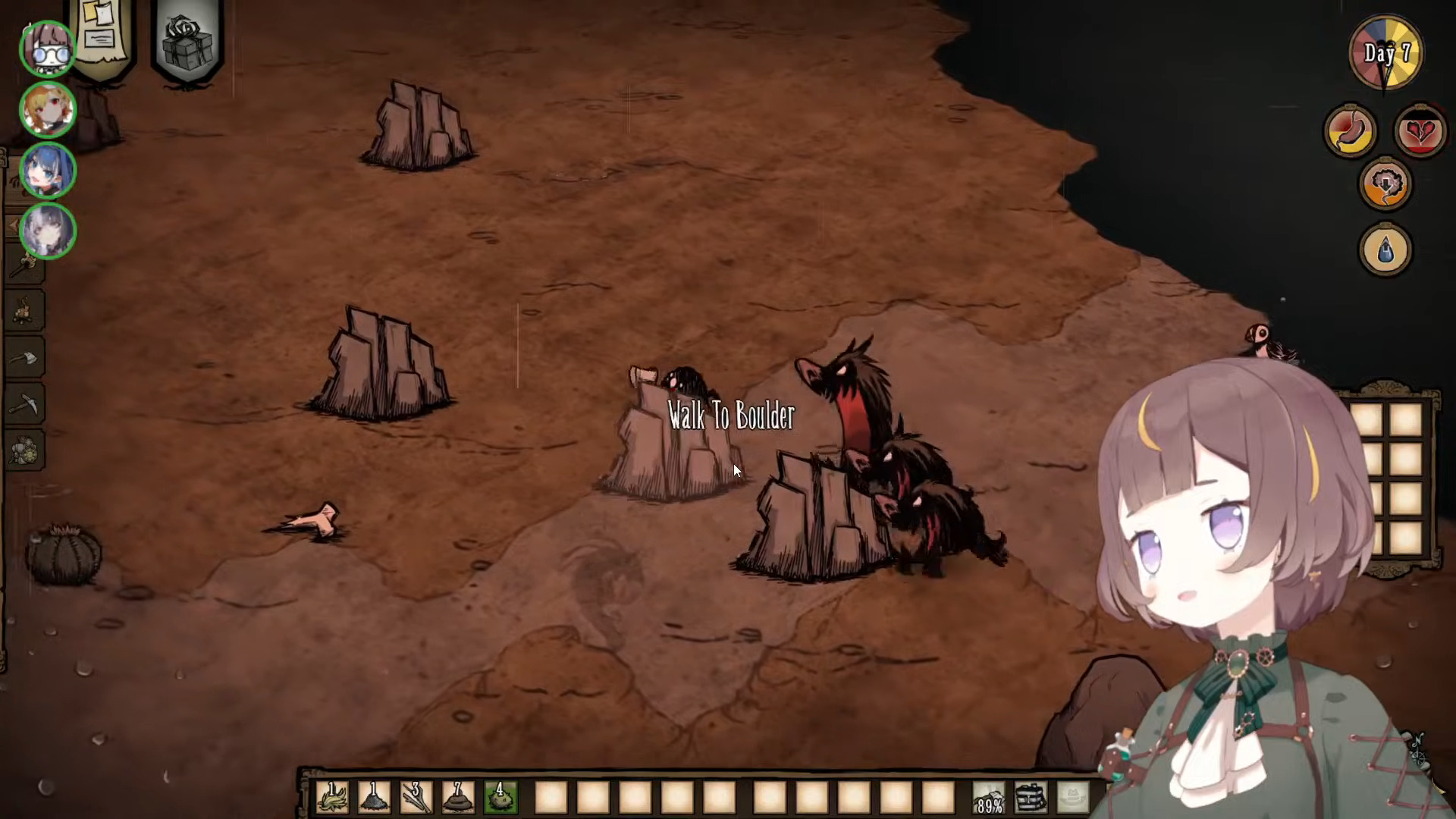Select the campfire crafting shortcut
Screen dimensions: 1456x819
[x=27, y=311]
